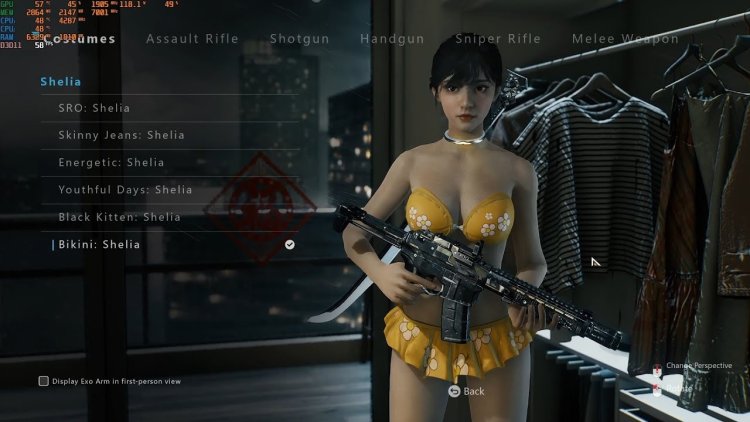Toggle Display Exo Arm in first-person view
The width and height of the screenshot is (750, 422).
(44, 381)
